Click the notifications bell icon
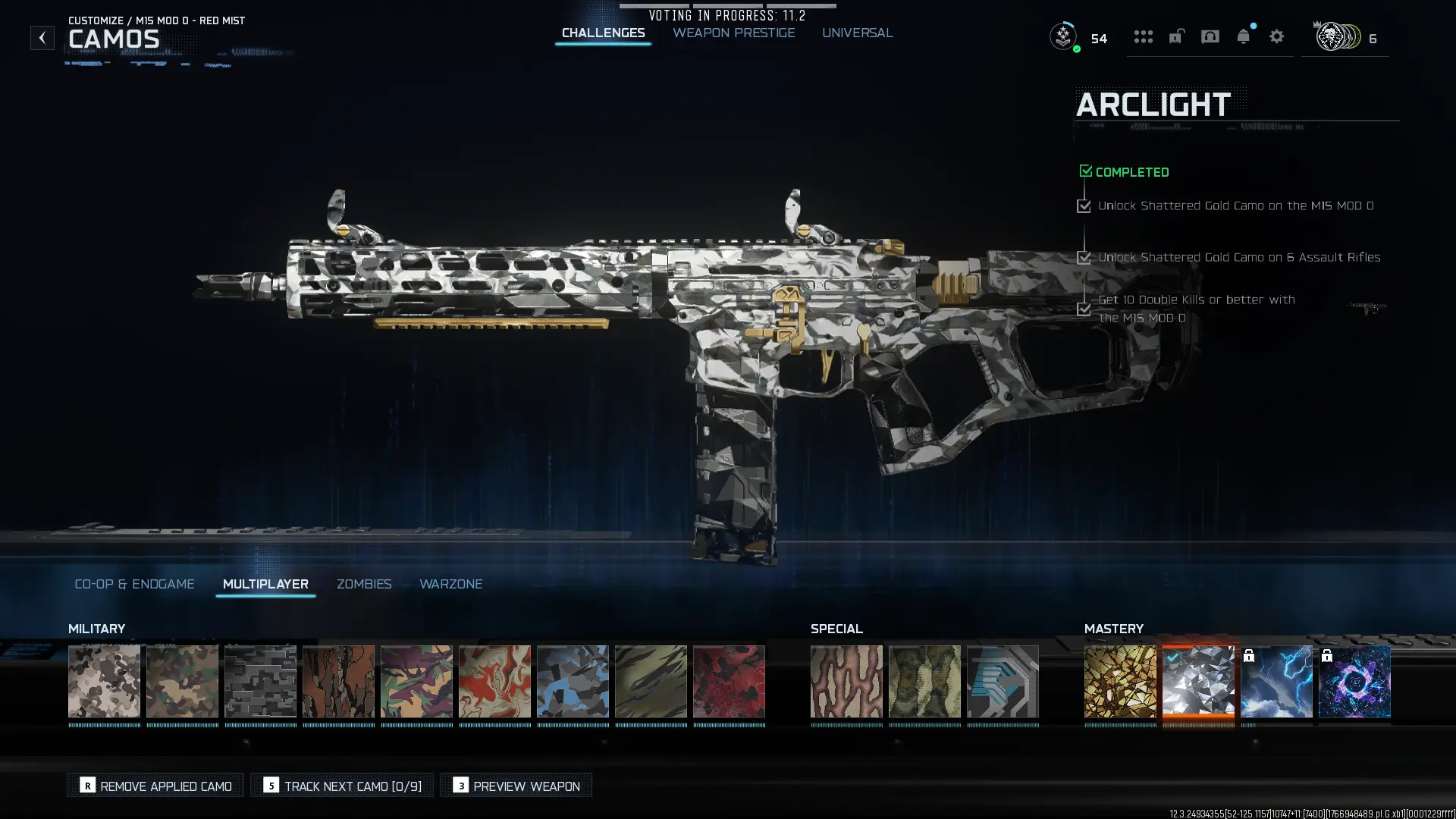 tap(1243, 36)
